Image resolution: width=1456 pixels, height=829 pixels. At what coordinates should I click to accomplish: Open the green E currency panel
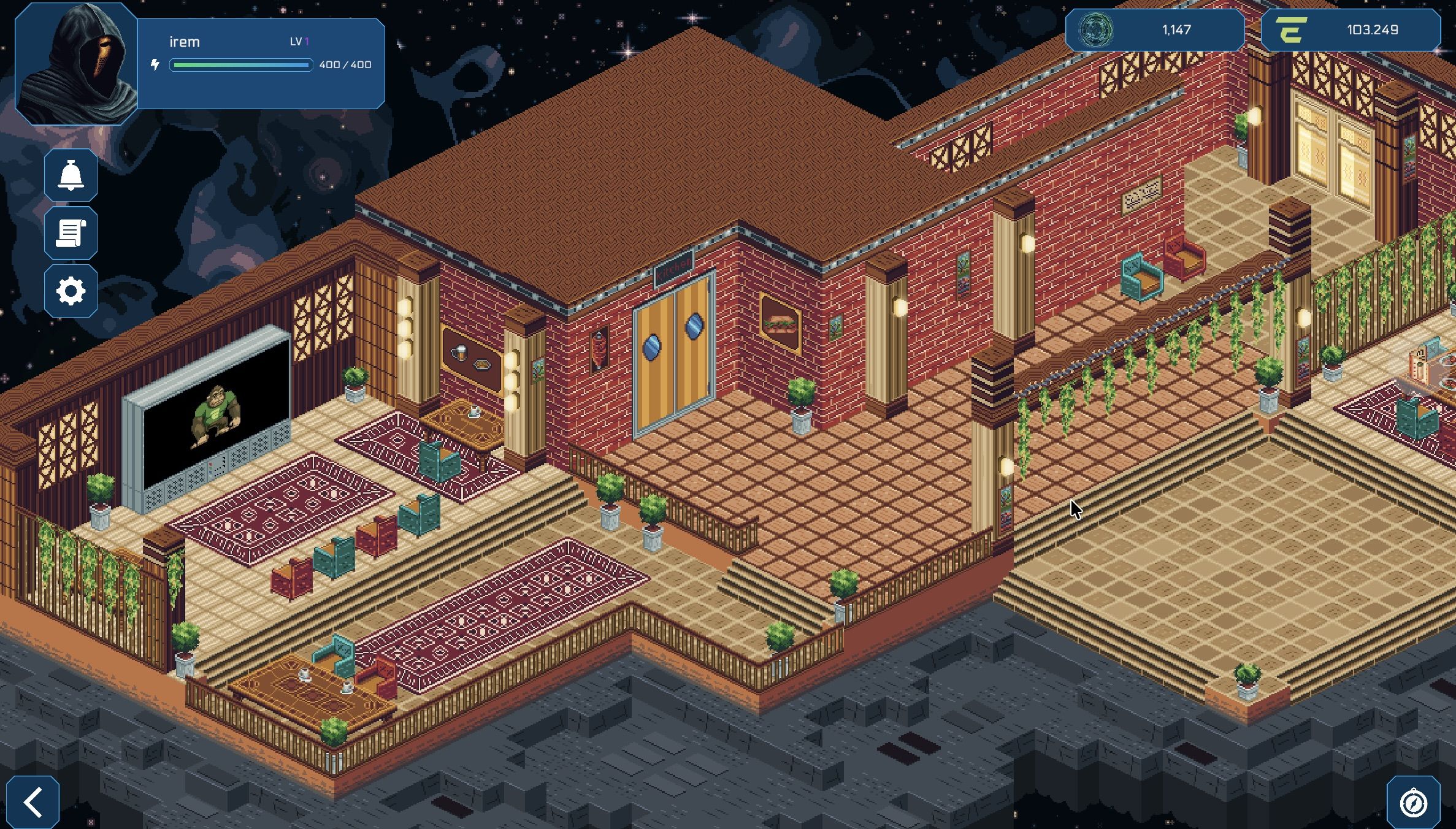tap(1350, 30)
